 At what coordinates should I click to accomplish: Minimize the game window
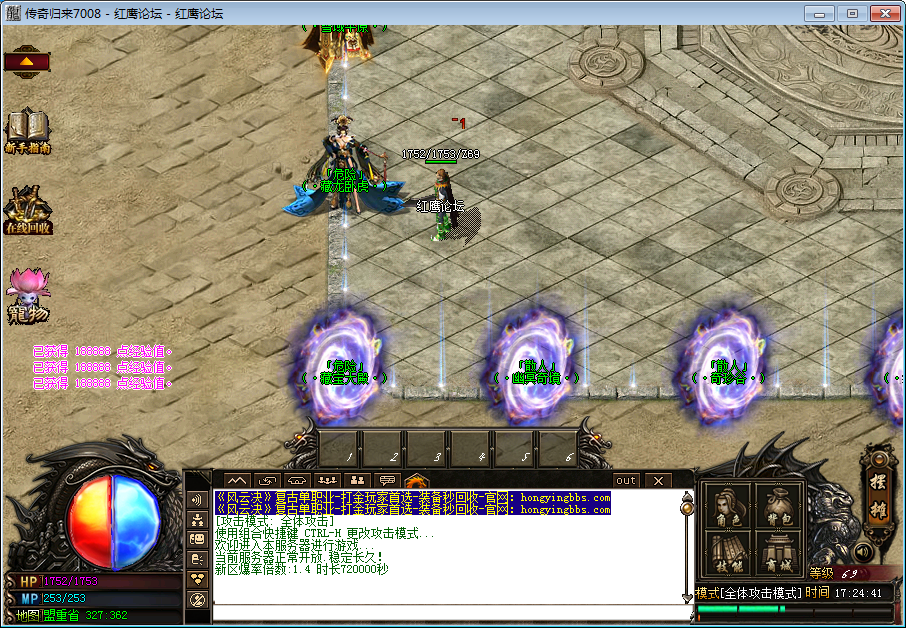821,14
